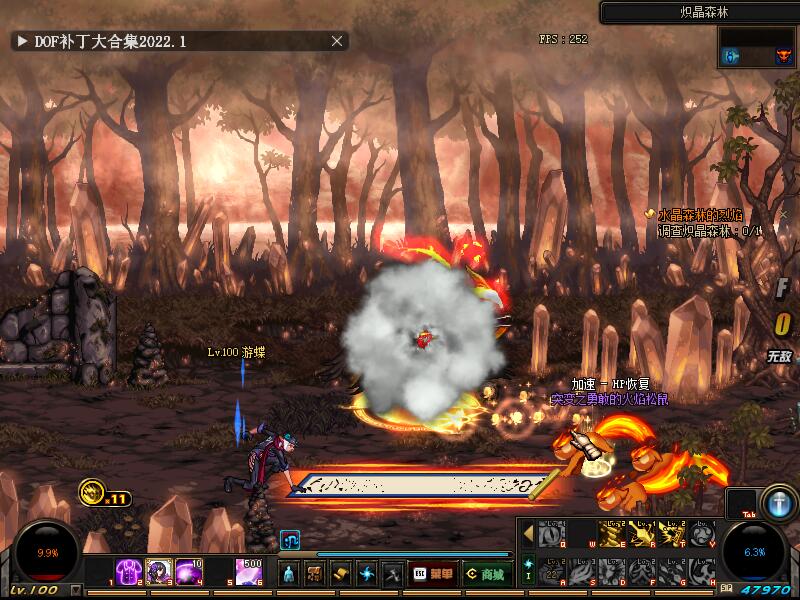Screen dimensions: 800x600
Task: Activate the golden slash skill on hotkey R
Action: pos(642,534)
